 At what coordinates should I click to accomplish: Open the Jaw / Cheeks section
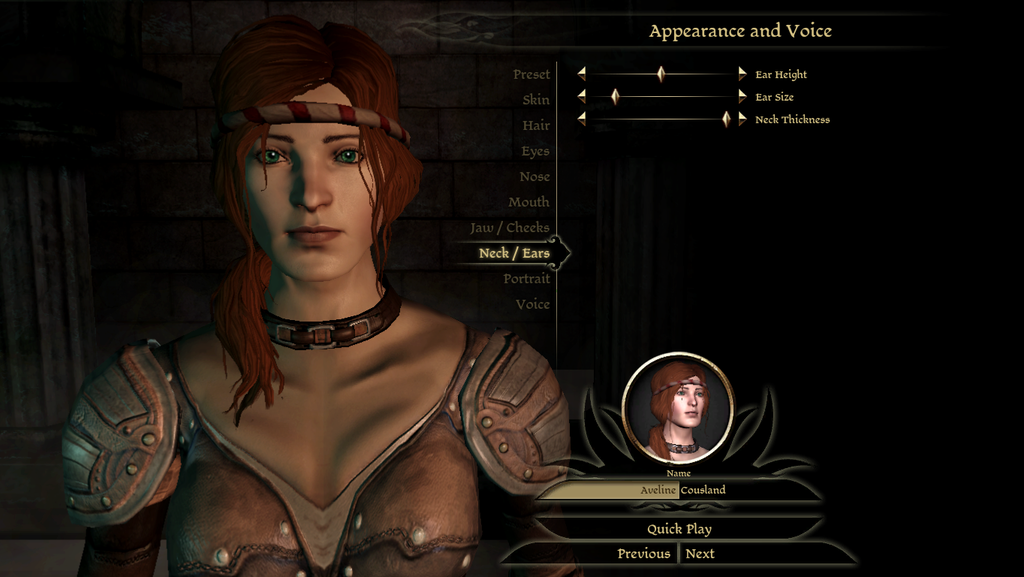[x=510, y=228]
